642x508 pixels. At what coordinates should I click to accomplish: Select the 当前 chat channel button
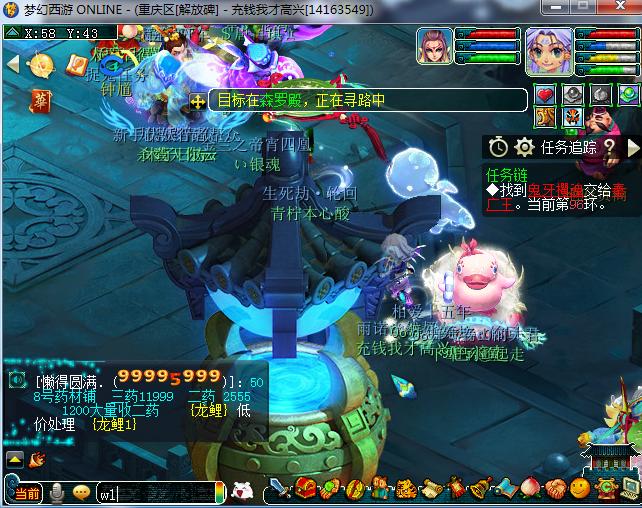pos(26,493)
